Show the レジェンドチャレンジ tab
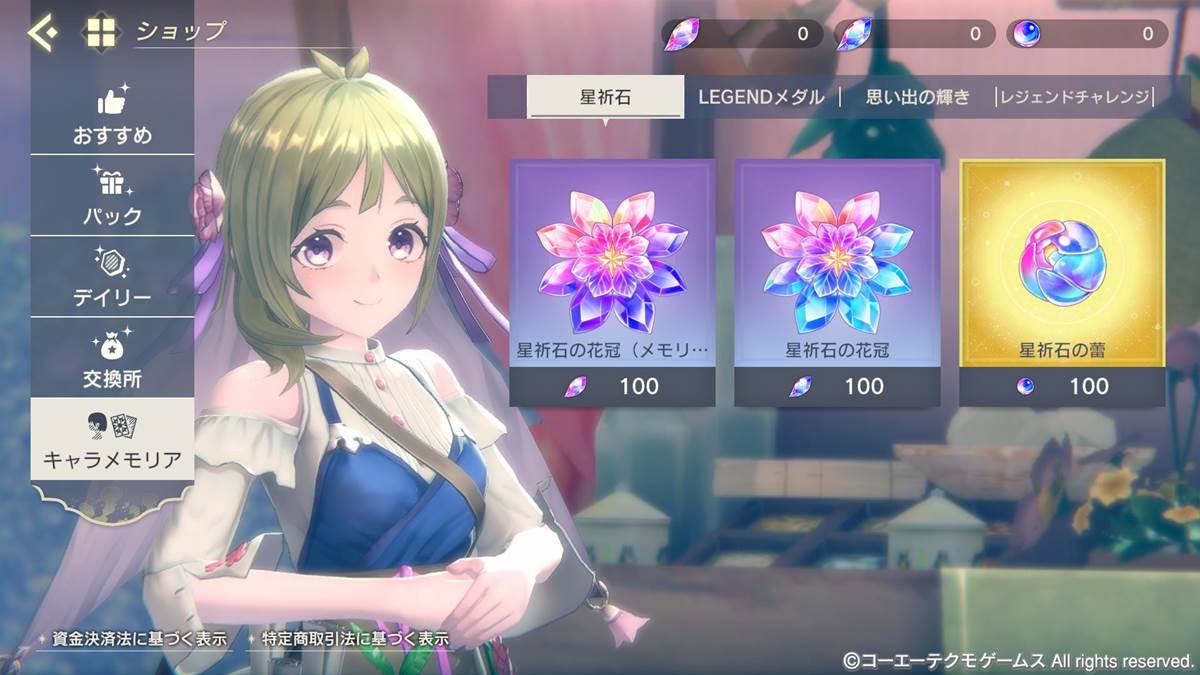This screenshot has width=1200, height=675. (1075, 97)
